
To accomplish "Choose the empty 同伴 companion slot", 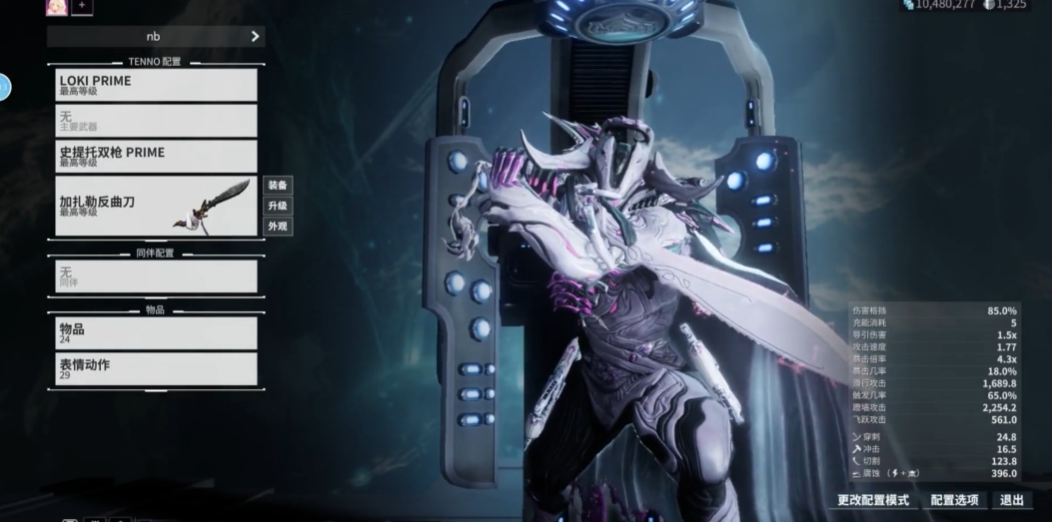I will coord(156,276).
